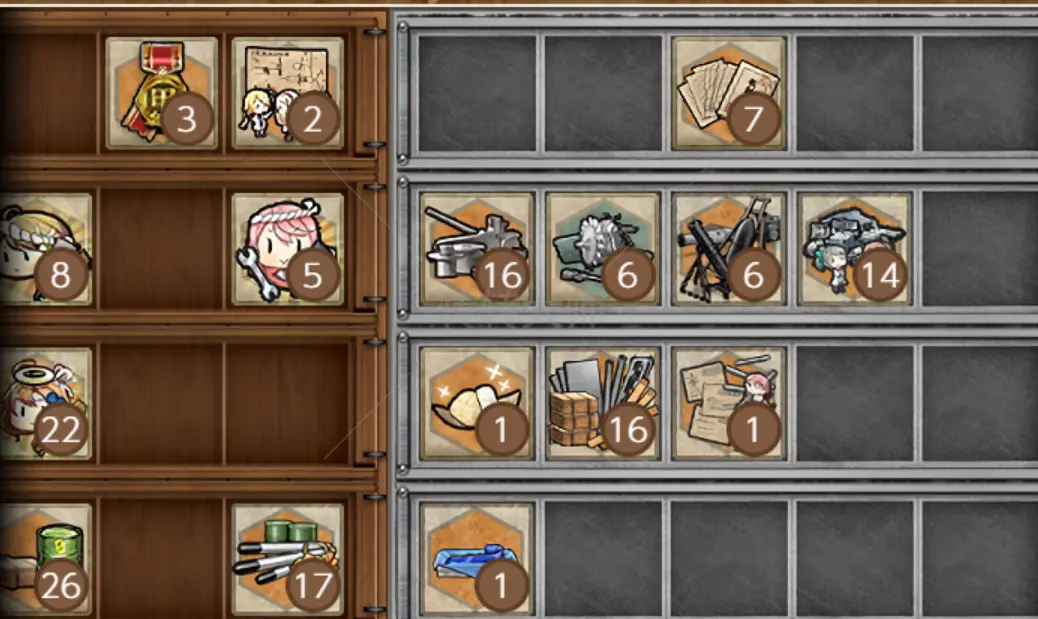Select the partially visible item with count 8
Viewport: 1038px width, 619px height.
tap(46, 249)
